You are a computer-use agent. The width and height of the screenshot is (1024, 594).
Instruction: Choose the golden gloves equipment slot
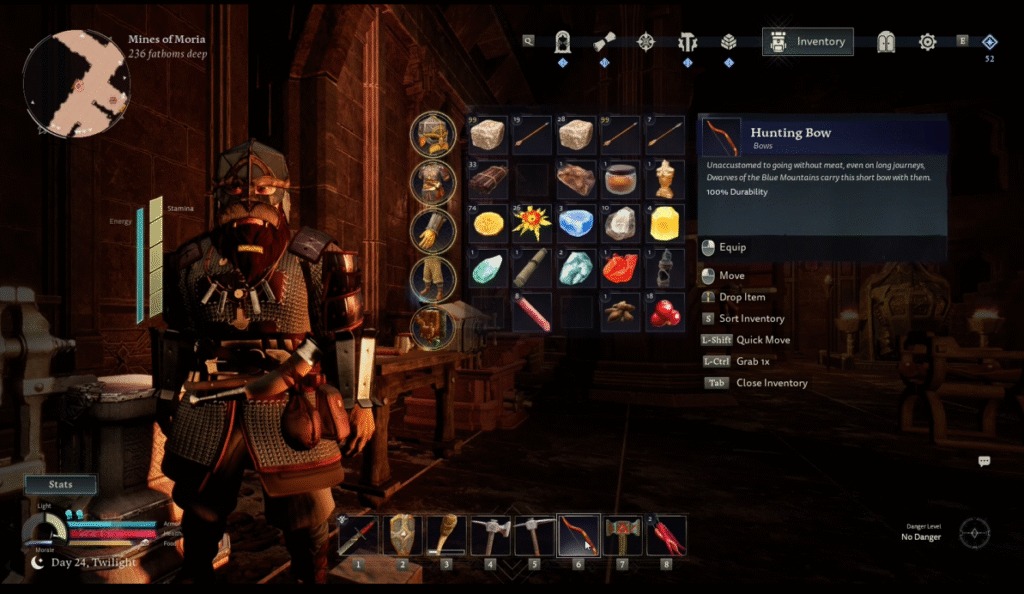[x=433, y=230]
